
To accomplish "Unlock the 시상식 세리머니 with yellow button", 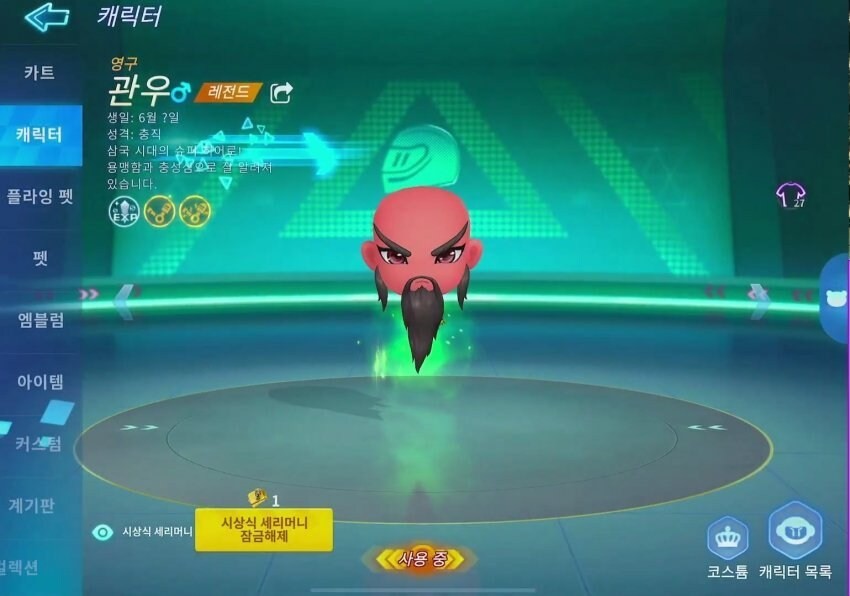I will (x=263, y=529).
